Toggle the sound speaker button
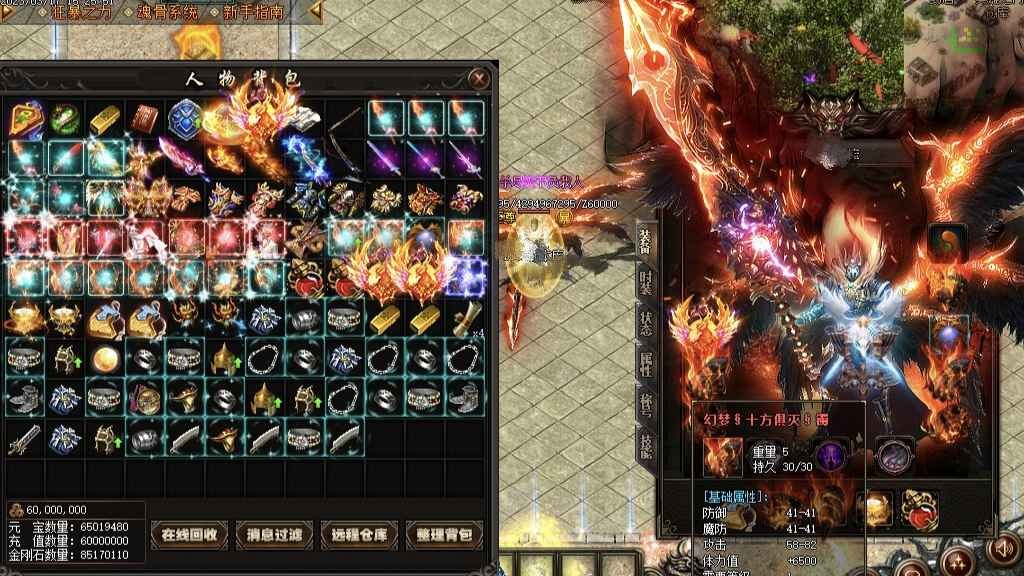 pyautogui.click(x=1001, y=549)
